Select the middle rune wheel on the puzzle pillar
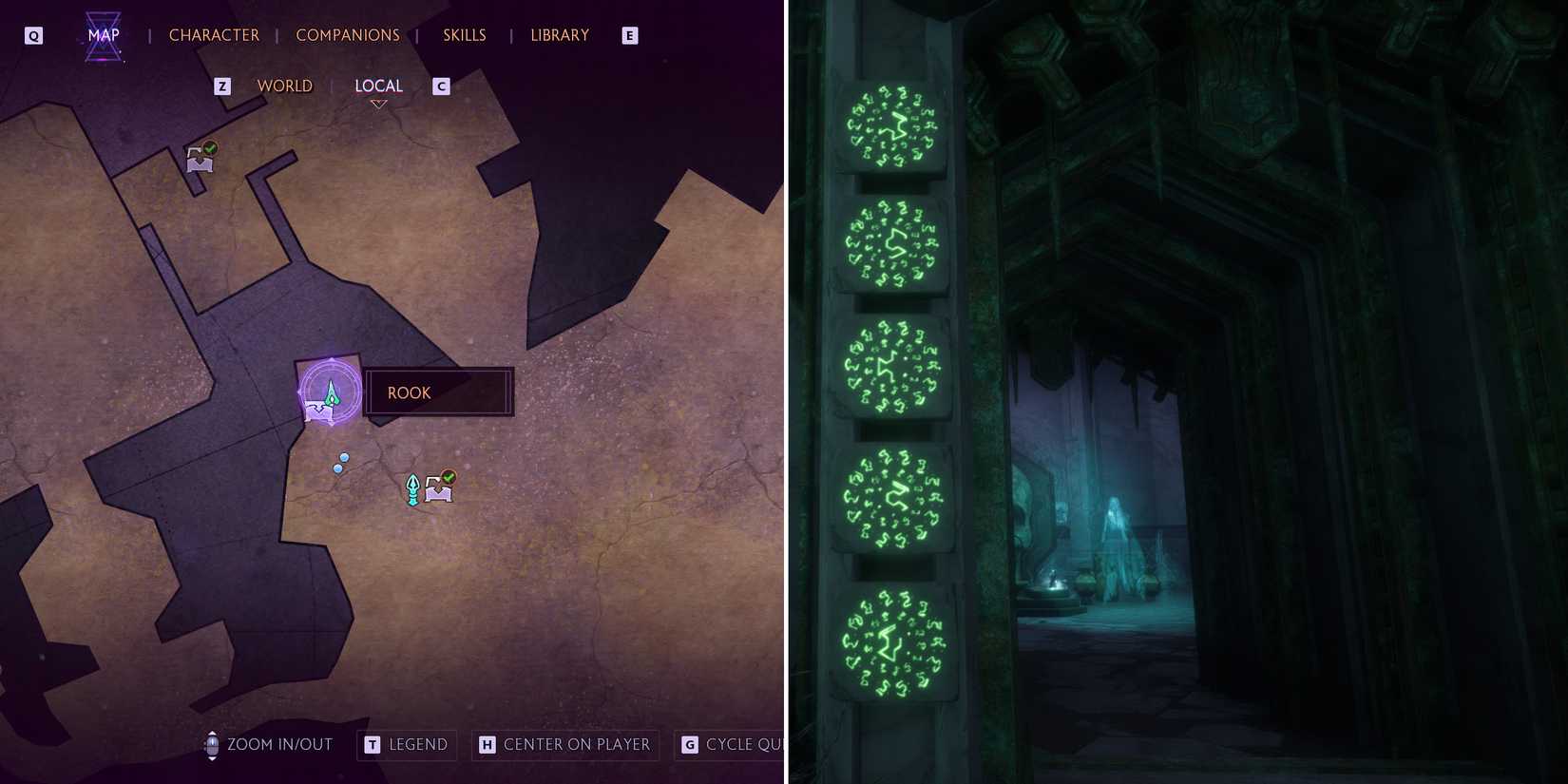1568x784 pixels. click(x=889, y=366)
